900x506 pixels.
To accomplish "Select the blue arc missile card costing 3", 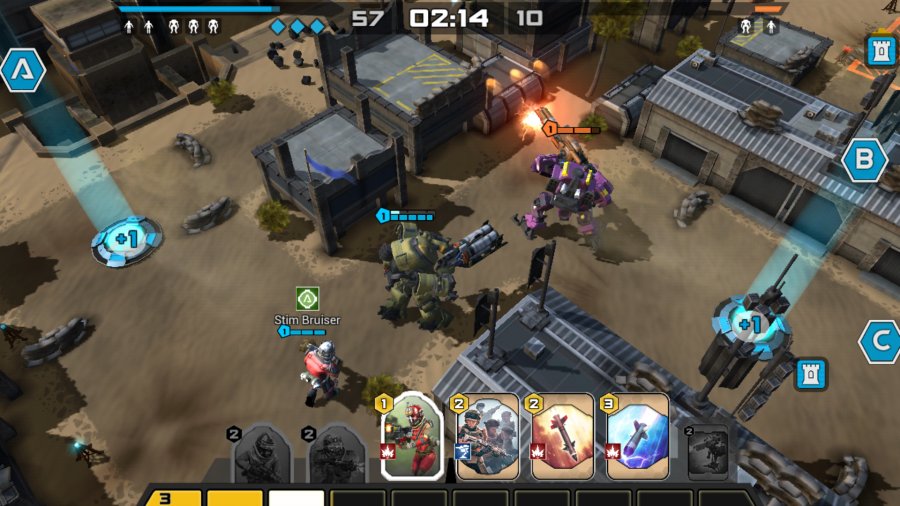I will (637, 436).
